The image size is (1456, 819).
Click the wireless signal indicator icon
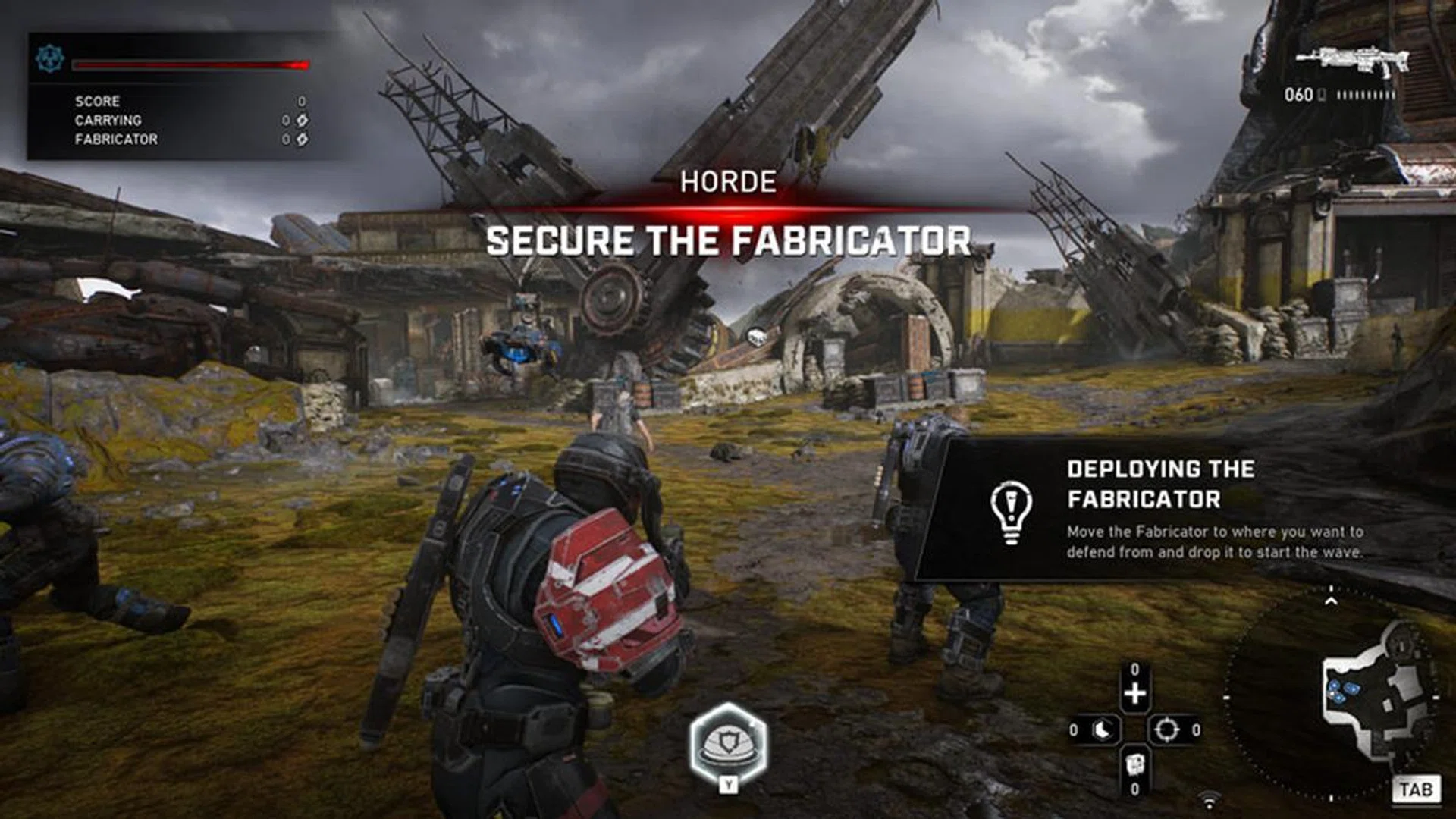[1210, 798]
